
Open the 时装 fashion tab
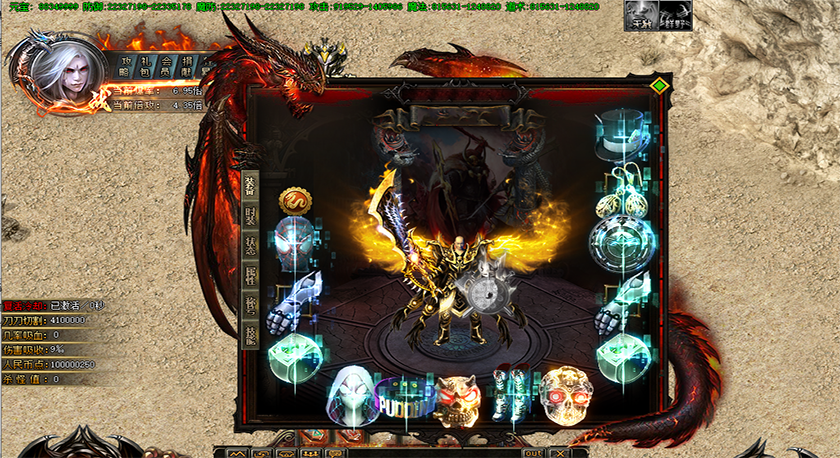(x=250, y=216)
